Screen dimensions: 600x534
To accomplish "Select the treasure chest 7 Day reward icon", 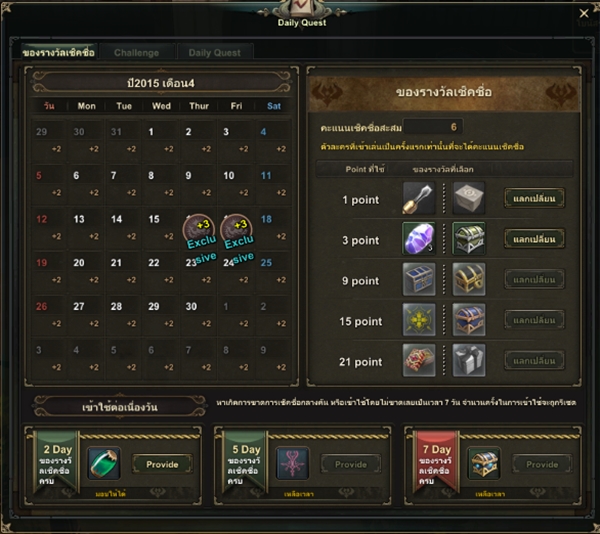I will [x=483, y=464].
